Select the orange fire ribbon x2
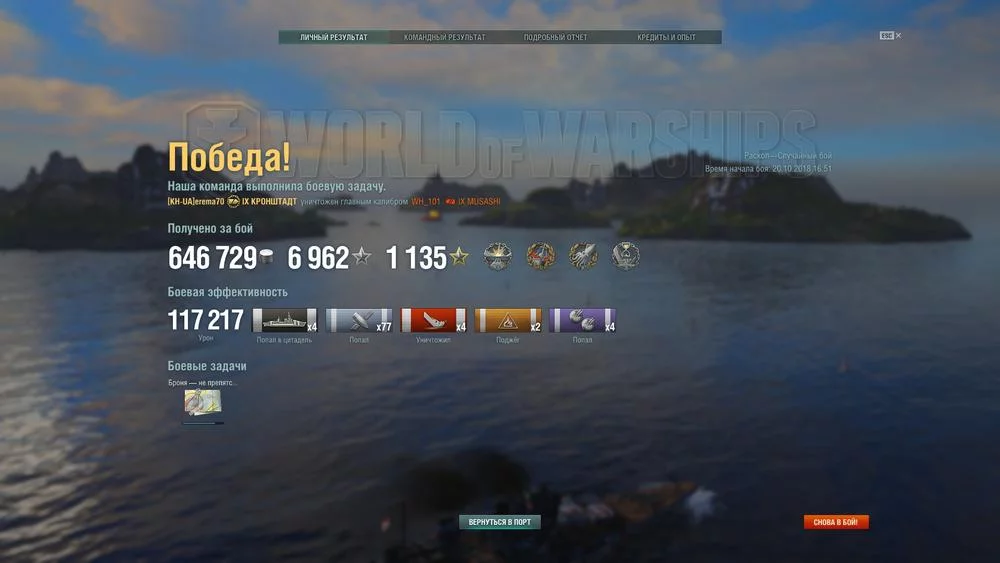 click(x=507, y=320)
